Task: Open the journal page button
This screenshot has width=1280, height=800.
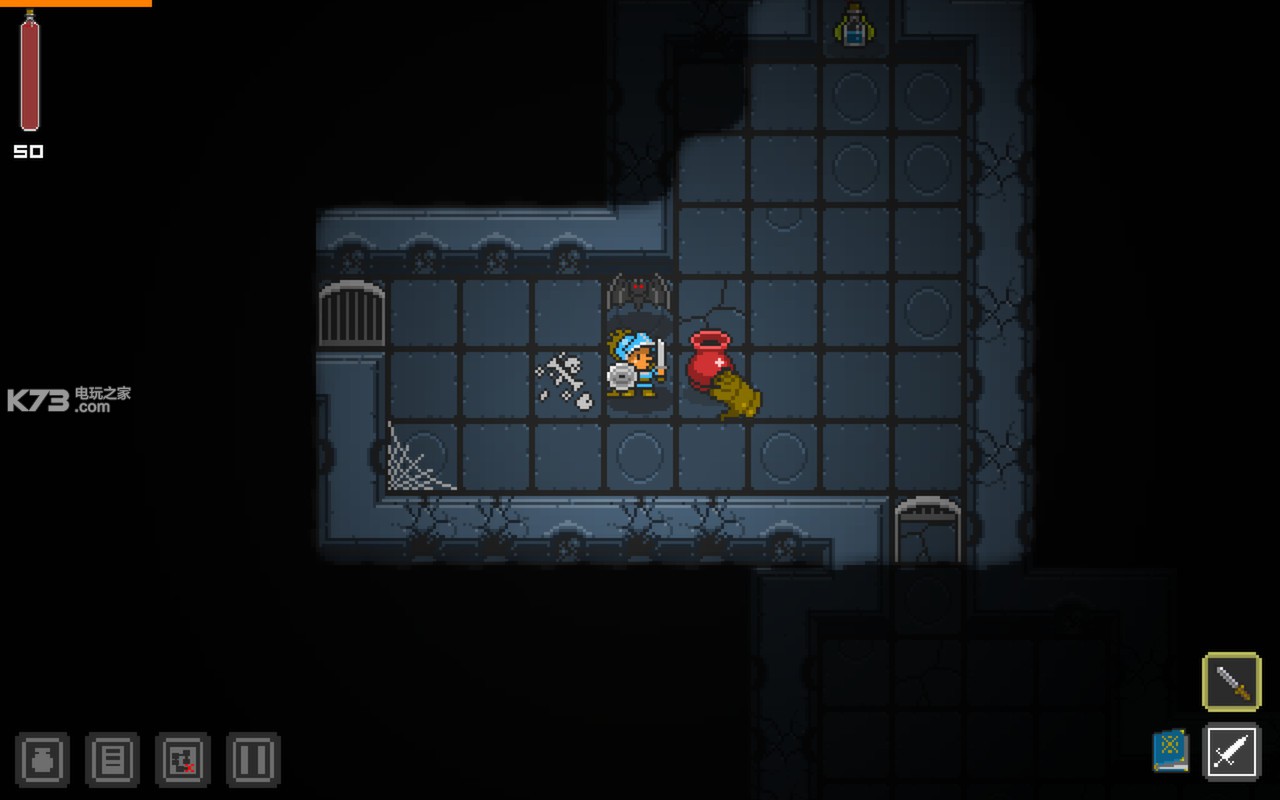Action: point(112,759)
